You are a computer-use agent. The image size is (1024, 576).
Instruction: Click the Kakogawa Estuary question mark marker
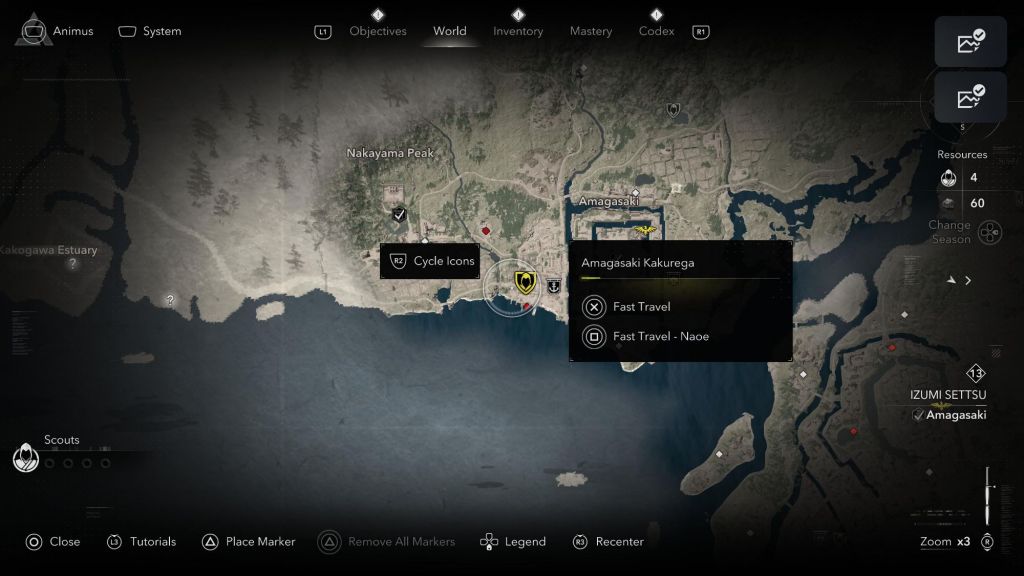click(72, 264)
